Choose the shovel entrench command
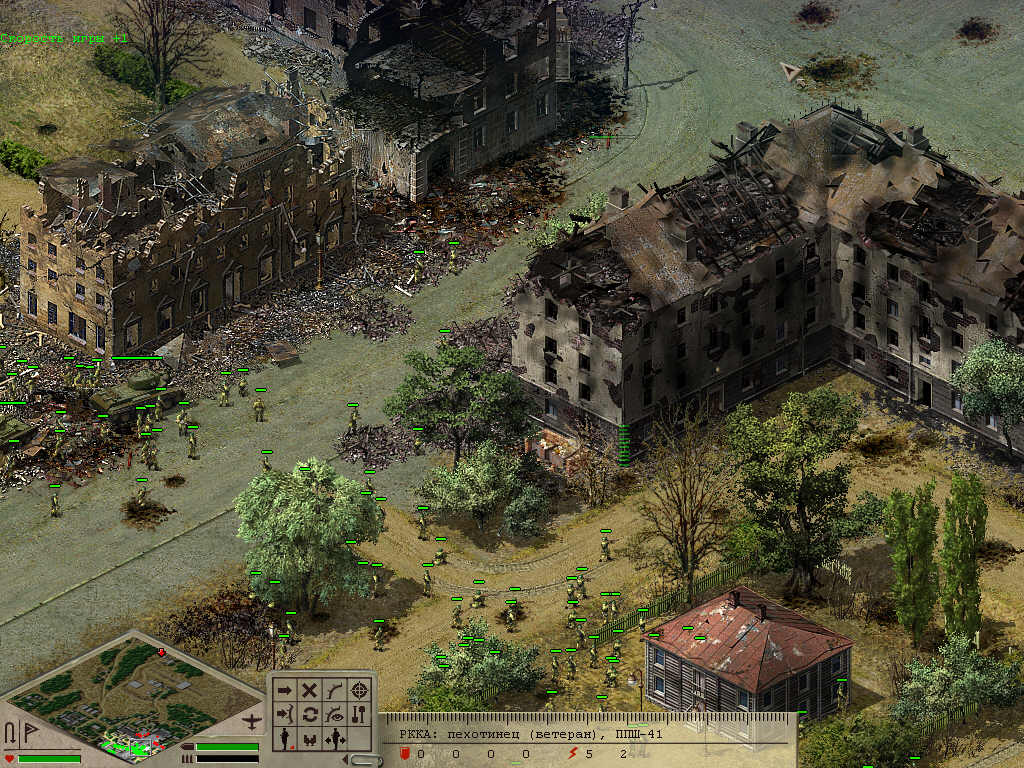Image resolution: width=1024 pixels, height=768 pixels. 360,714
